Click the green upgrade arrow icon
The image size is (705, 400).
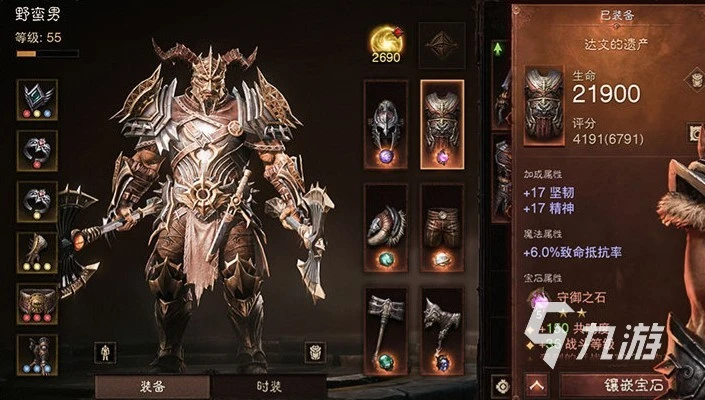(x=497, y=47)
